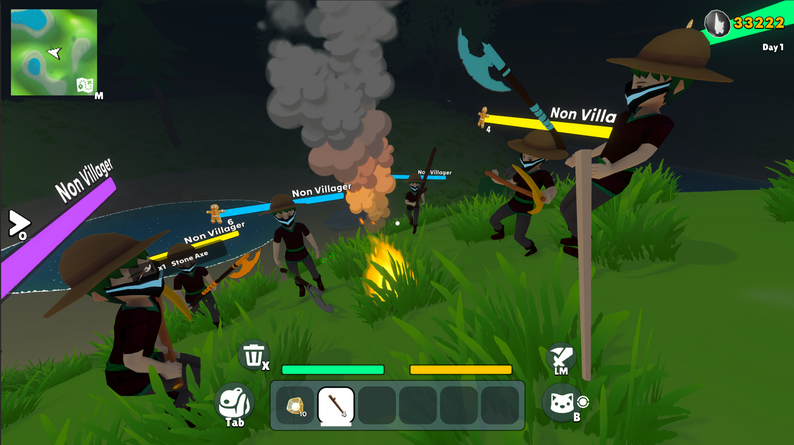Activate the sword attack icon
The height and width of the screenshot is (445, 794).
click(x=561, y=357)
